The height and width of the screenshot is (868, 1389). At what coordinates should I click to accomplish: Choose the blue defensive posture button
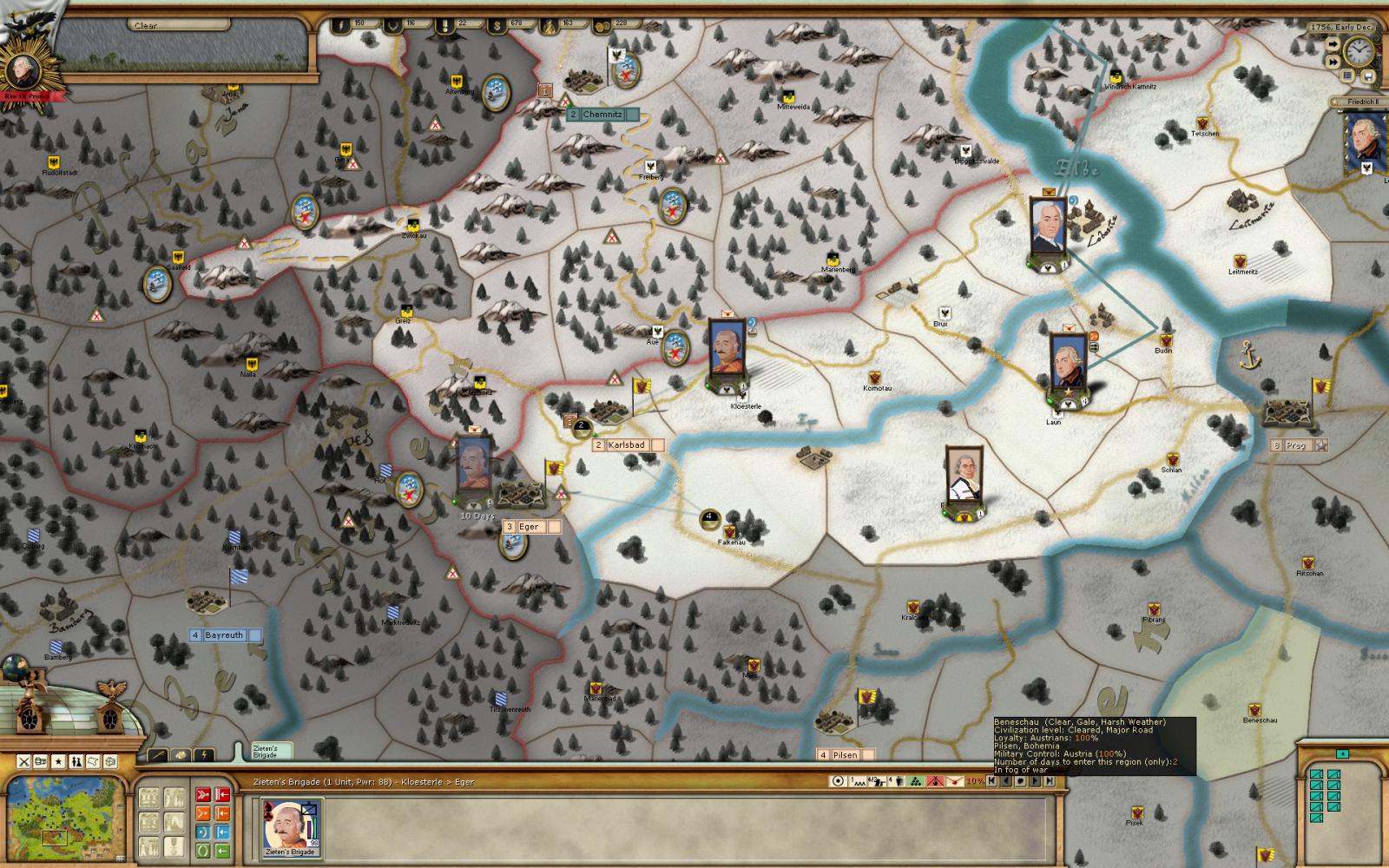[x=202, y=832]
